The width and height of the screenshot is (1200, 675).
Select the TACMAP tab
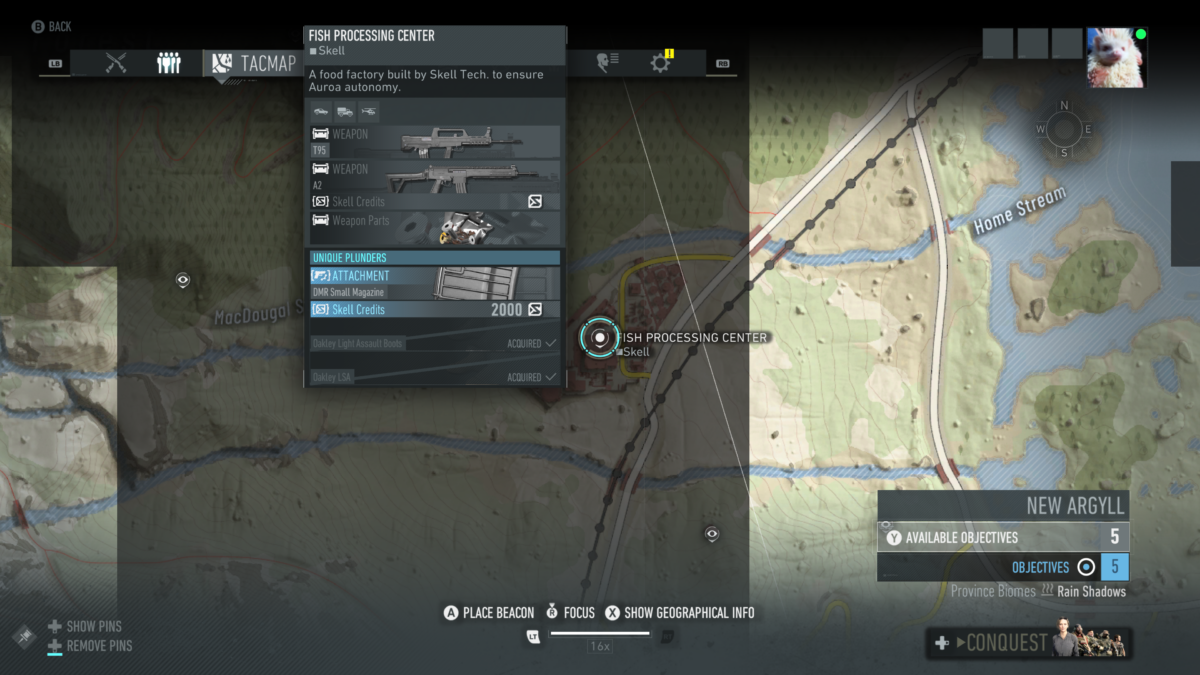pos(255,63)
